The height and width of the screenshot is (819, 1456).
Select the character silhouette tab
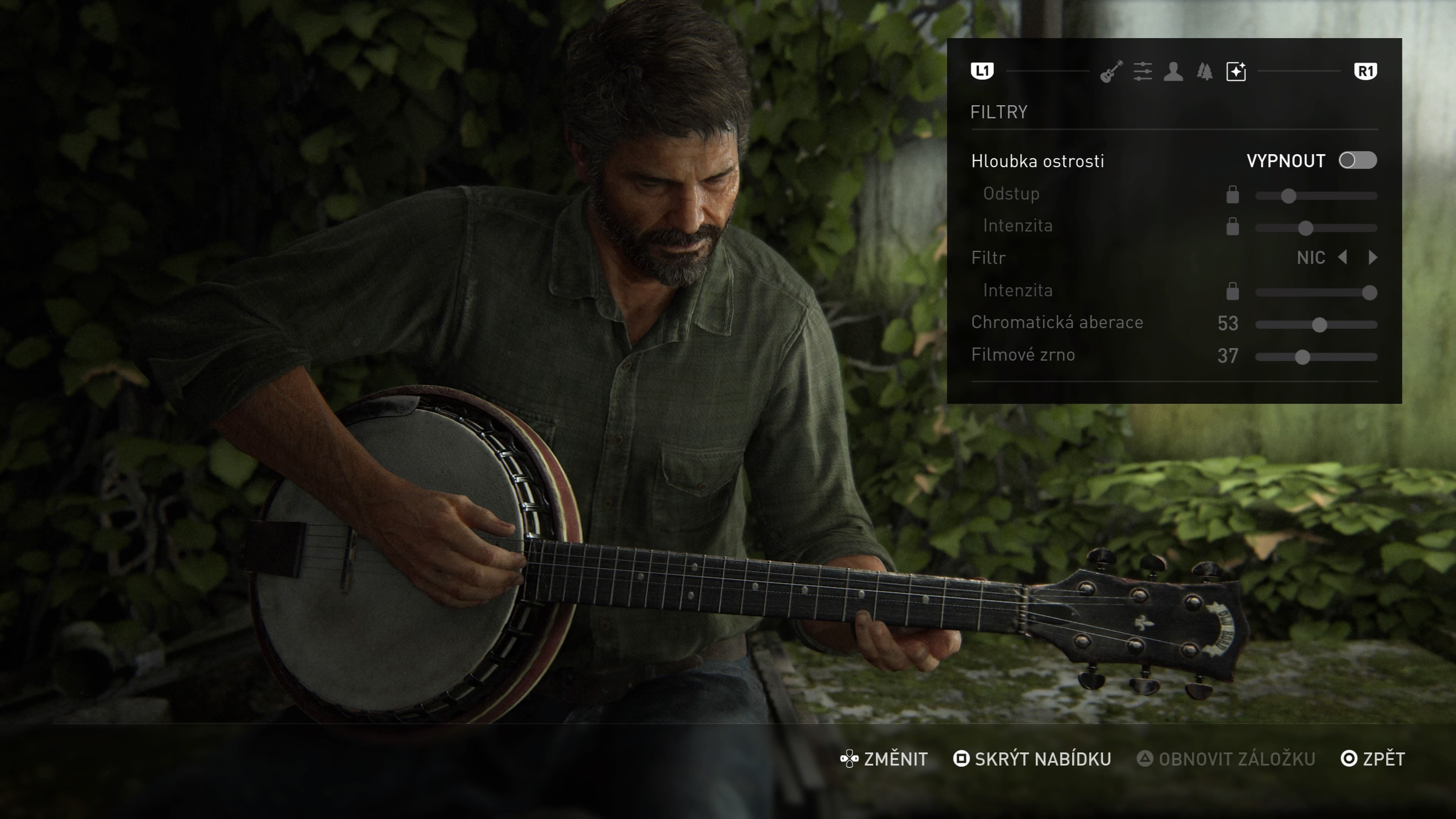pos(1174,72)
